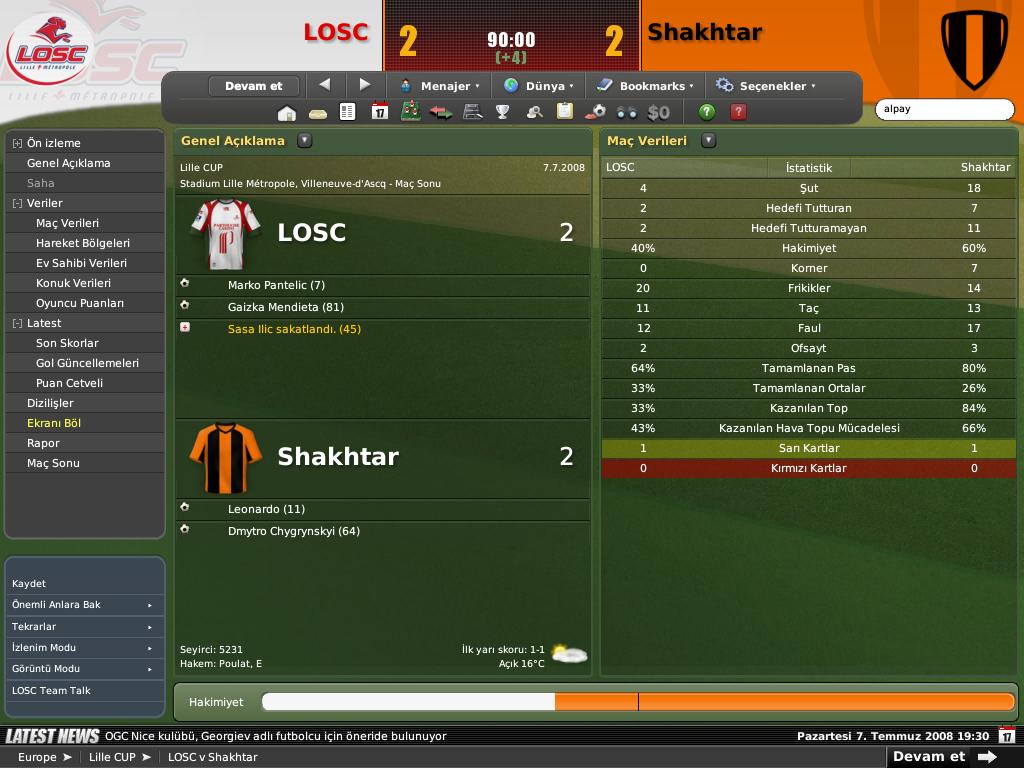Open the Rapor entry in the sidebar
This screenshot has height=768, width=1024.
[43, 443]
